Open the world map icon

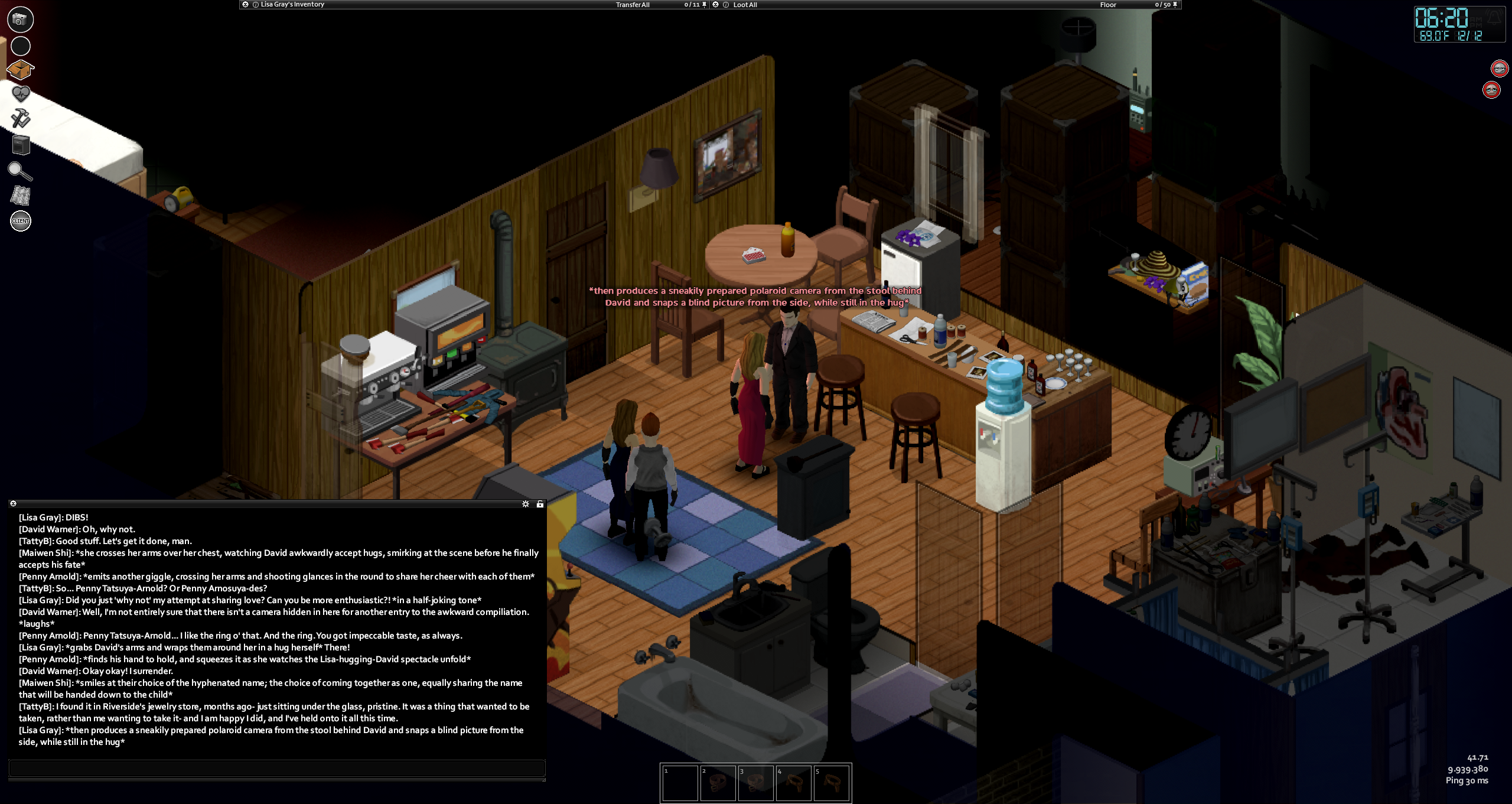[x=21, y=196]
